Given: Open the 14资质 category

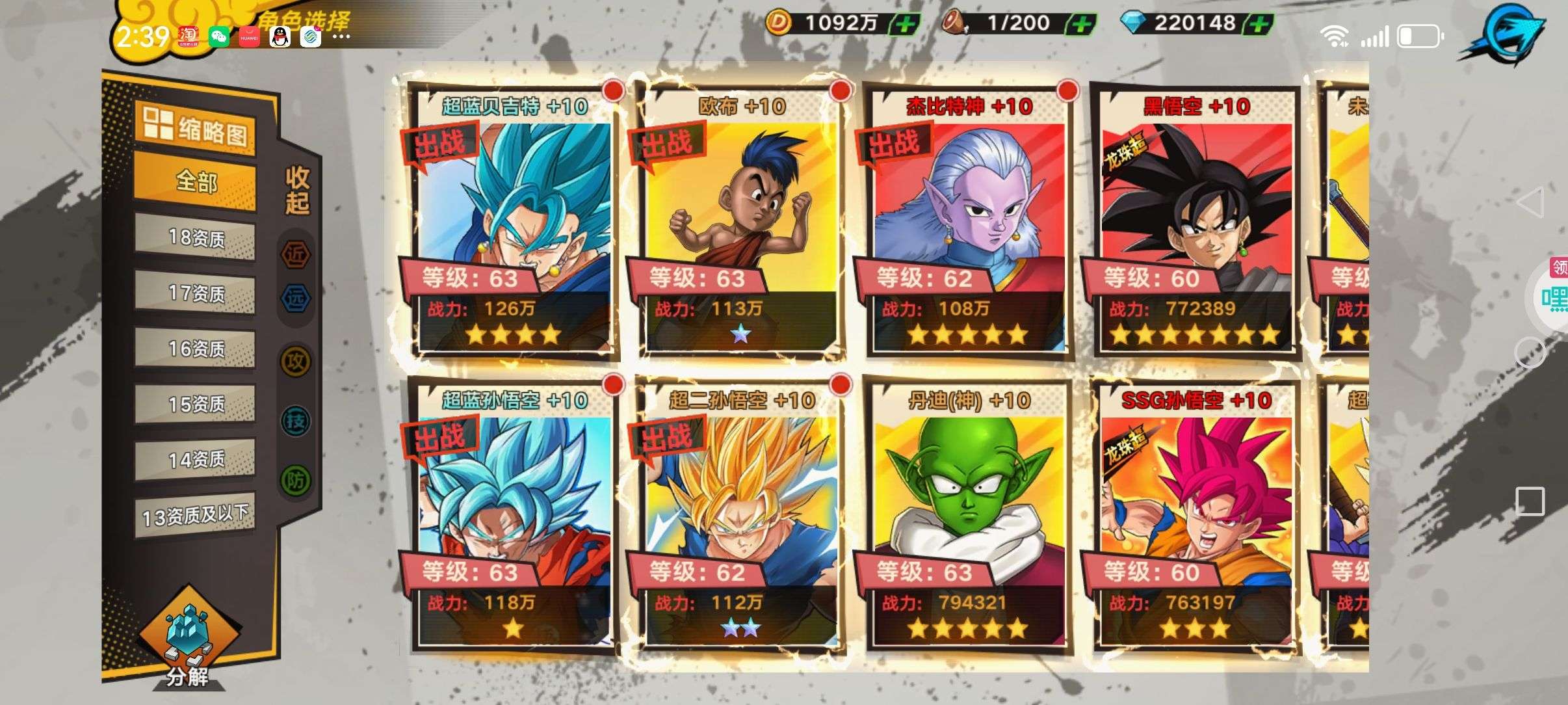Looking at the screenshot, I should point(195,460).
